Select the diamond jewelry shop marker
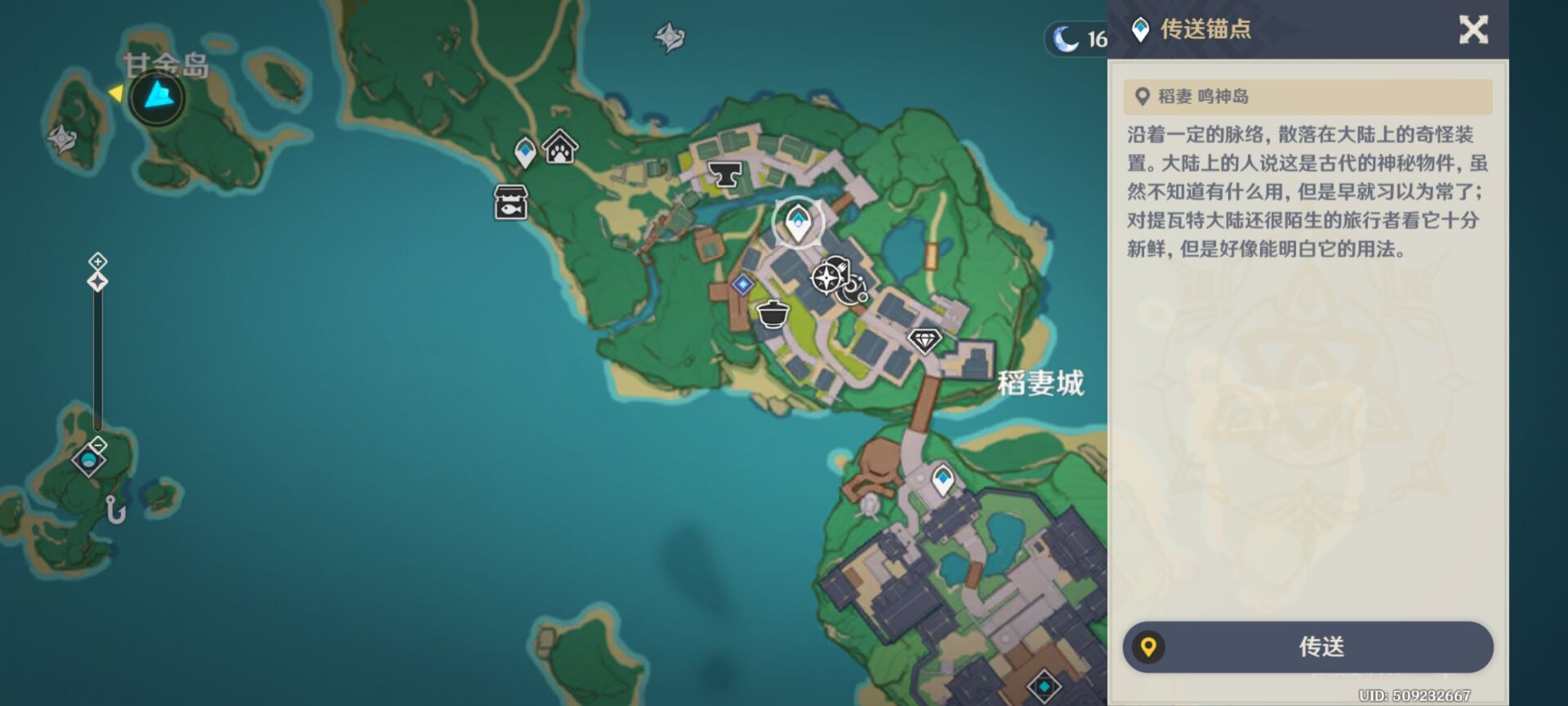Image resolution: width=1568 pixels, height=706 pixels. (924, 340)
